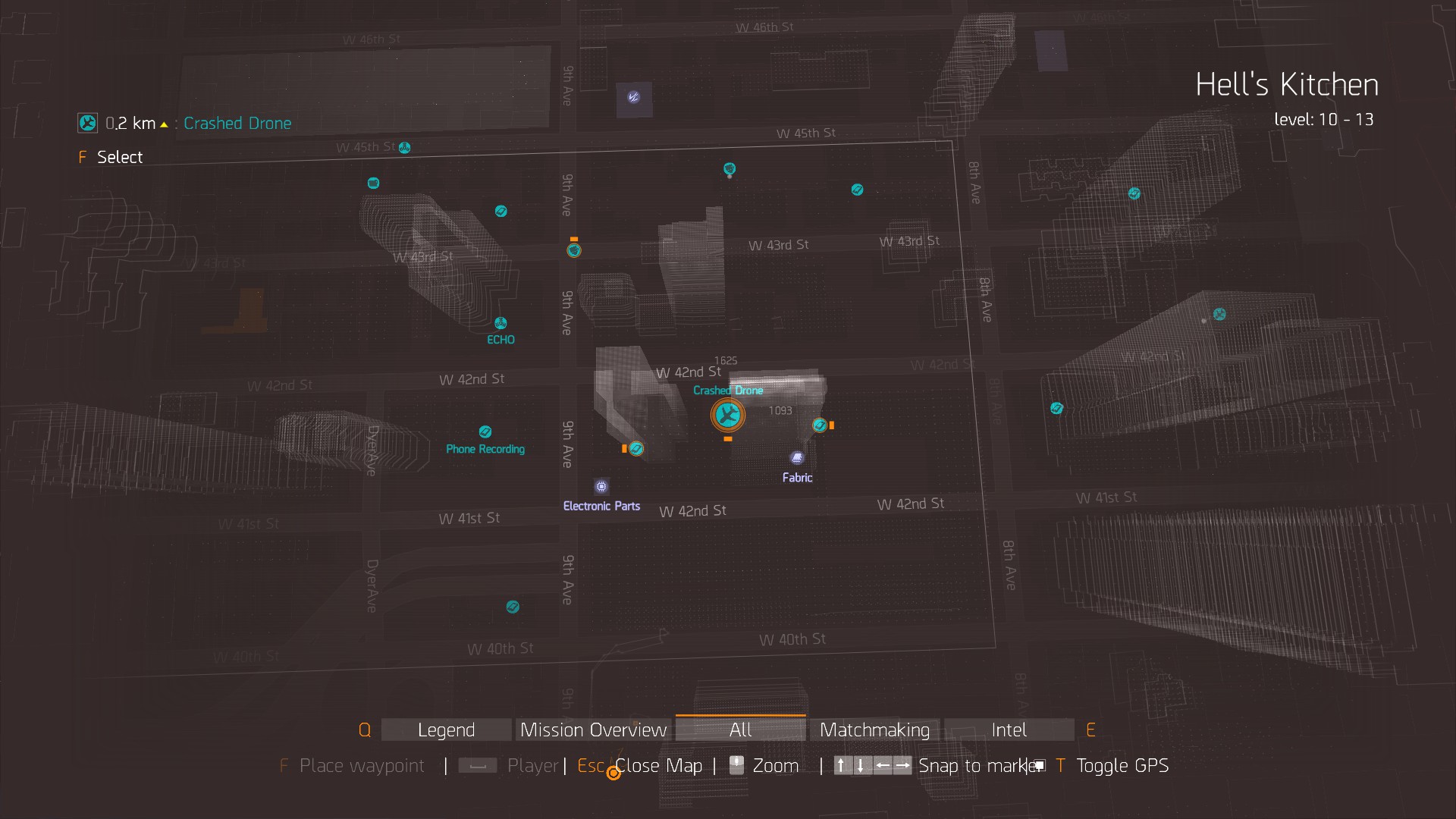The width and height of the screenshot is (1456, 819).
Task: Click the Place waypoint option
Action: 362,766
